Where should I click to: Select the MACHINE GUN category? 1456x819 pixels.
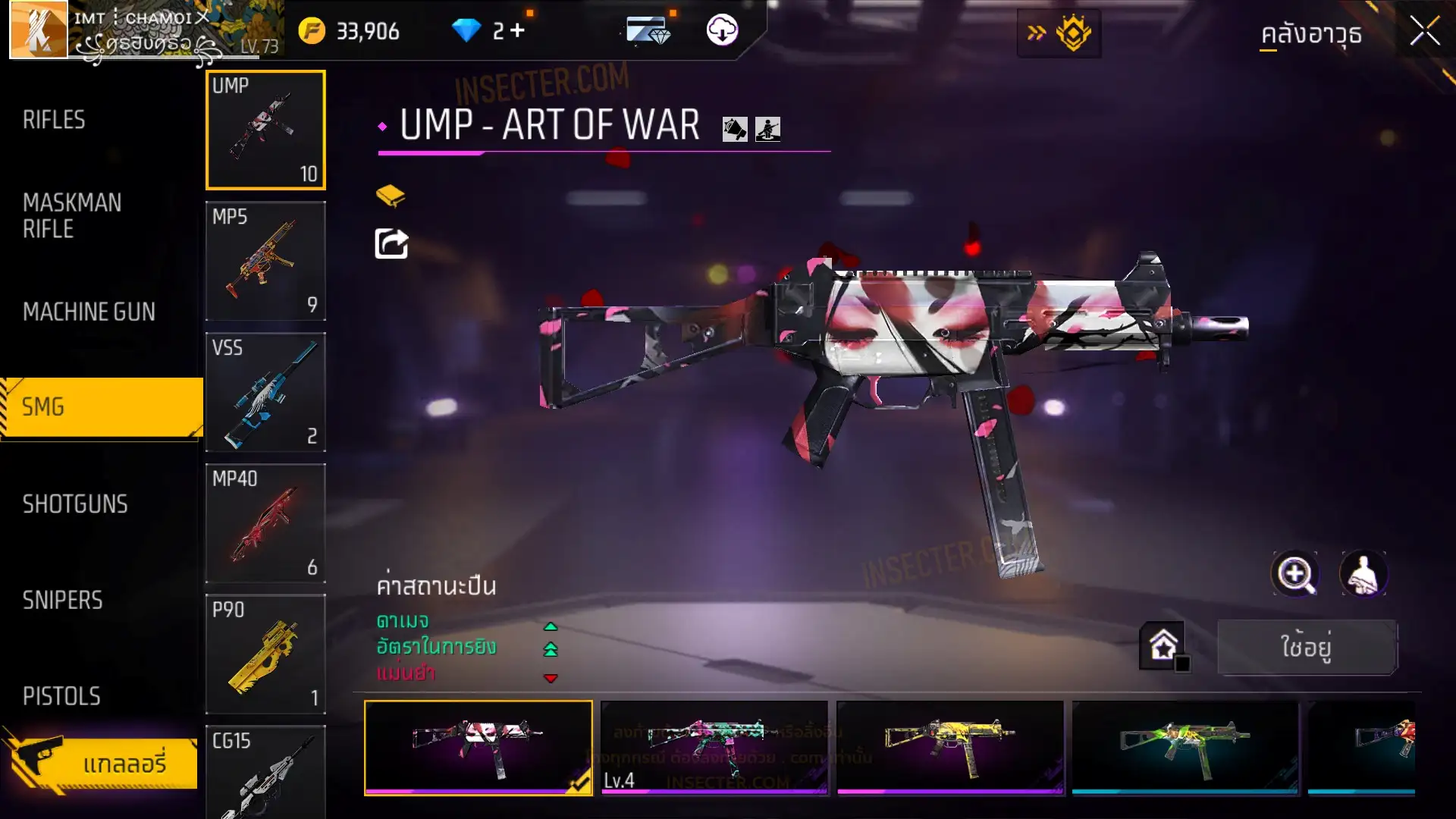point(89,312)
